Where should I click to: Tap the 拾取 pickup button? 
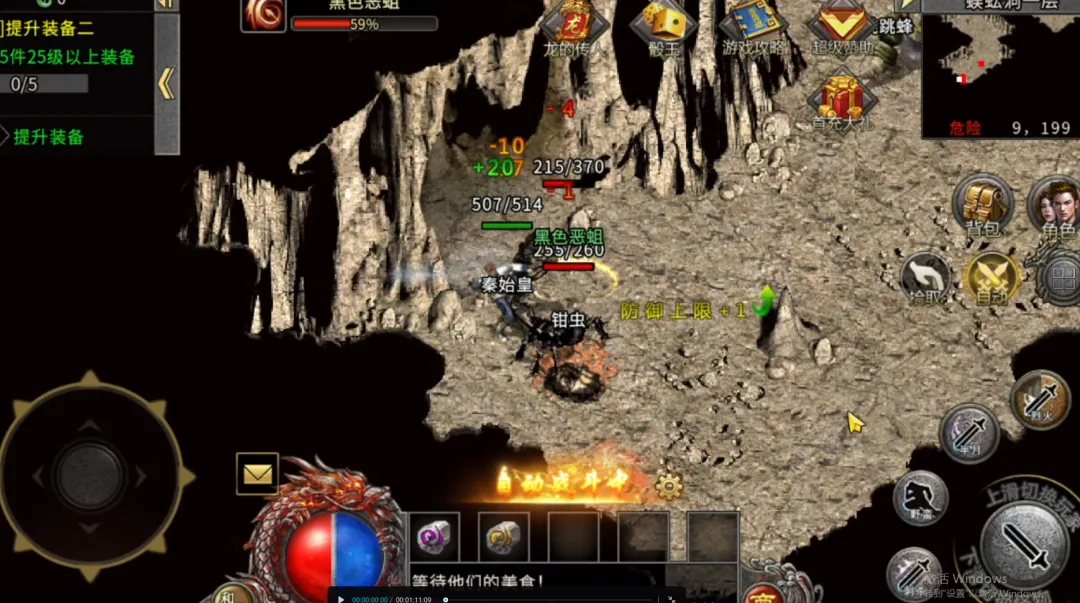tap(925, 277)
